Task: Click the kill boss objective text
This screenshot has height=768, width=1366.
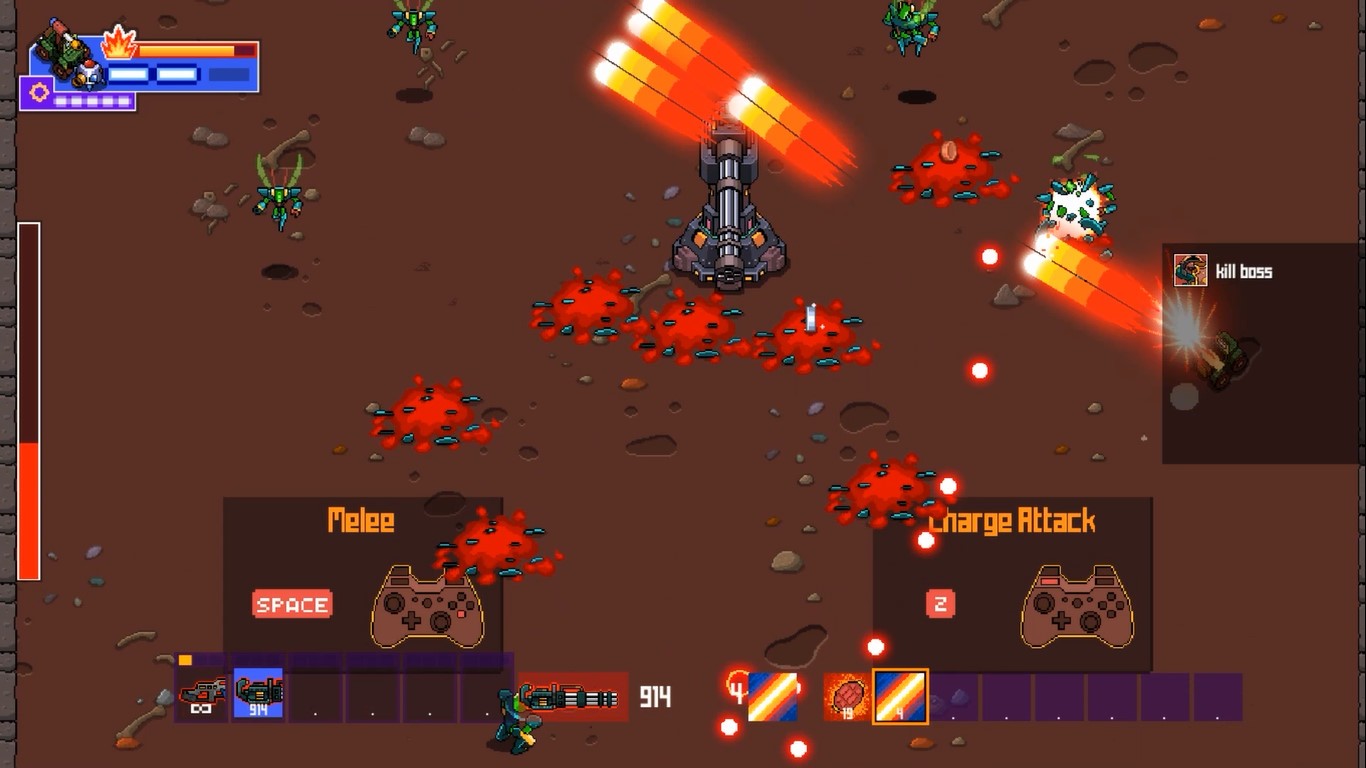Action: (1244, 271)
